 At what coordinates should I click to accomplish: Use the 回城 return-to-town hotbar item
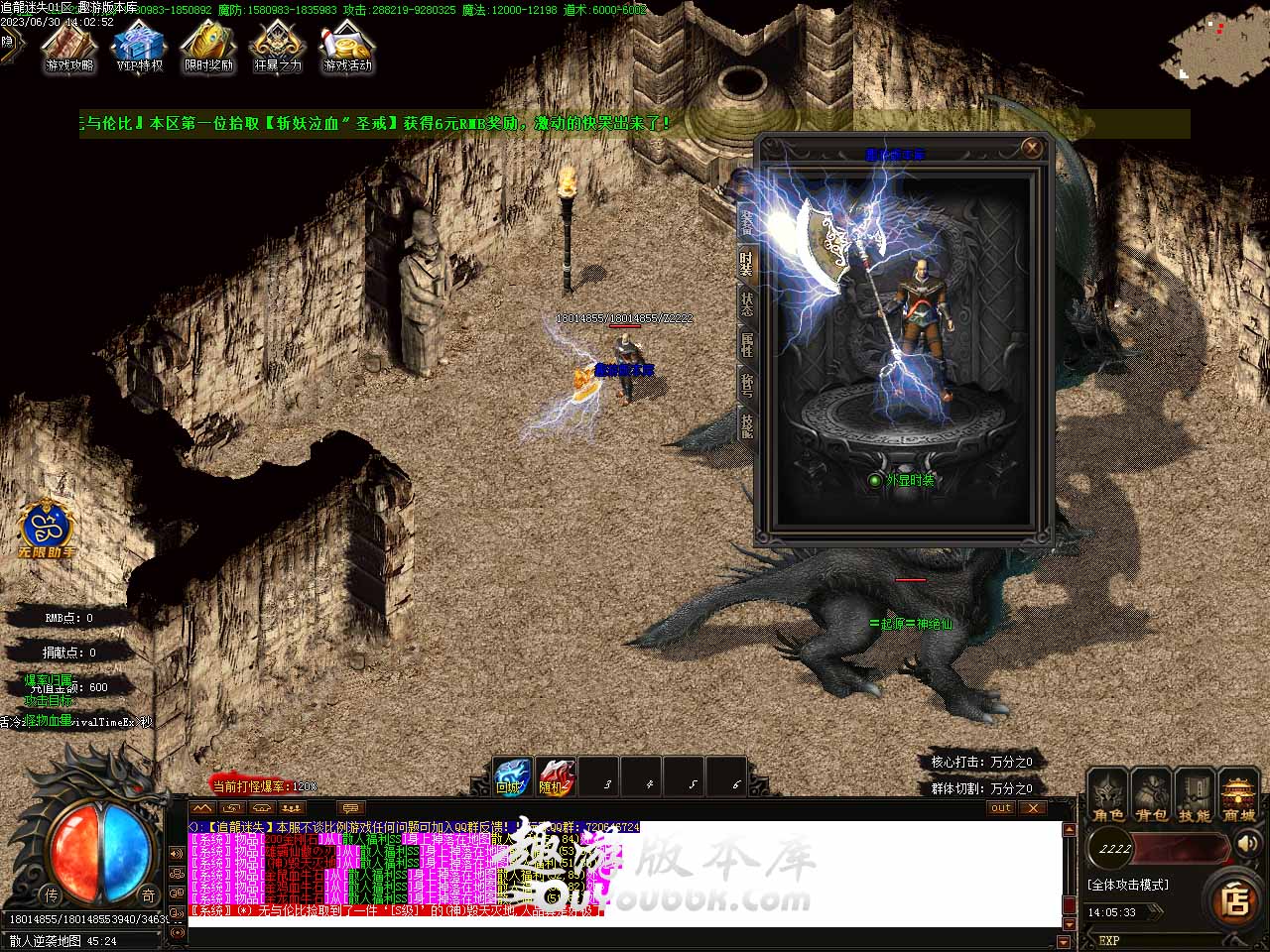point(512,777)
